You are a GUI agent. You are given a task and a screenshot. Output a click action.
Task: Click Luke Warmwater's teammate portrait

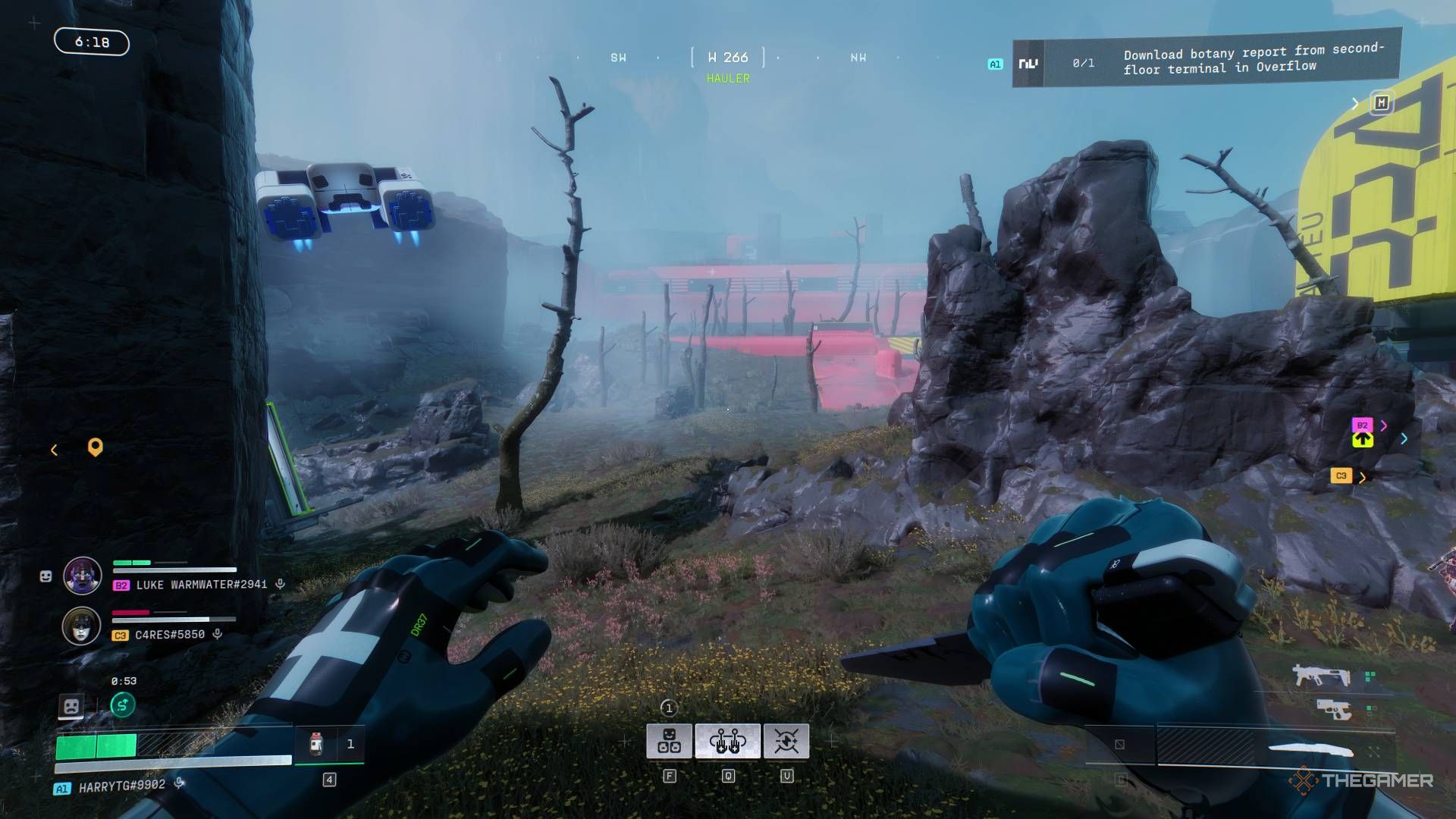(x=82, y=576)
